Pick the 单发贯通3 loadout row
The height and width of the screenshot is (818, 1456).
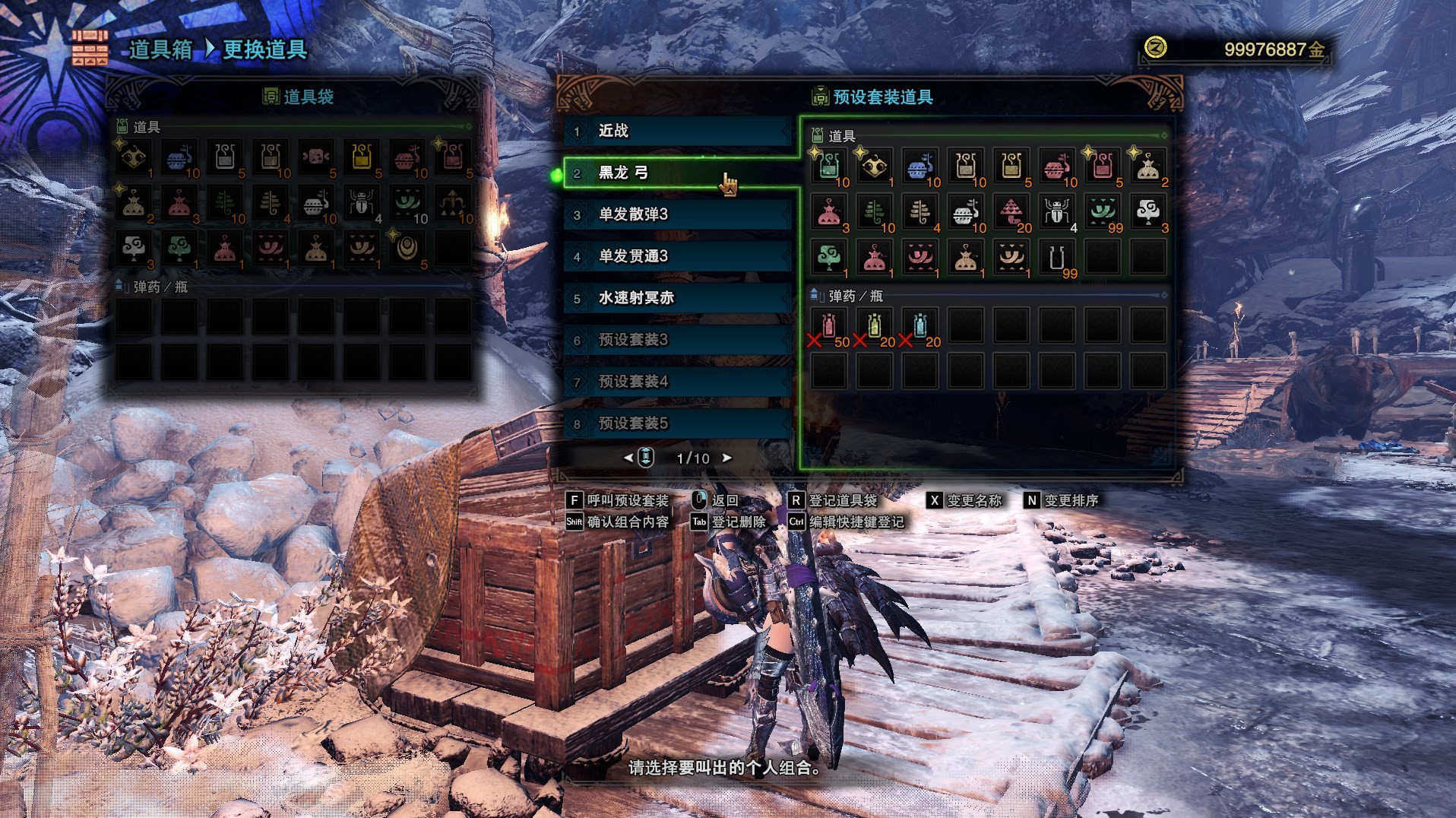pyautogui.click(x=676, y=256)
